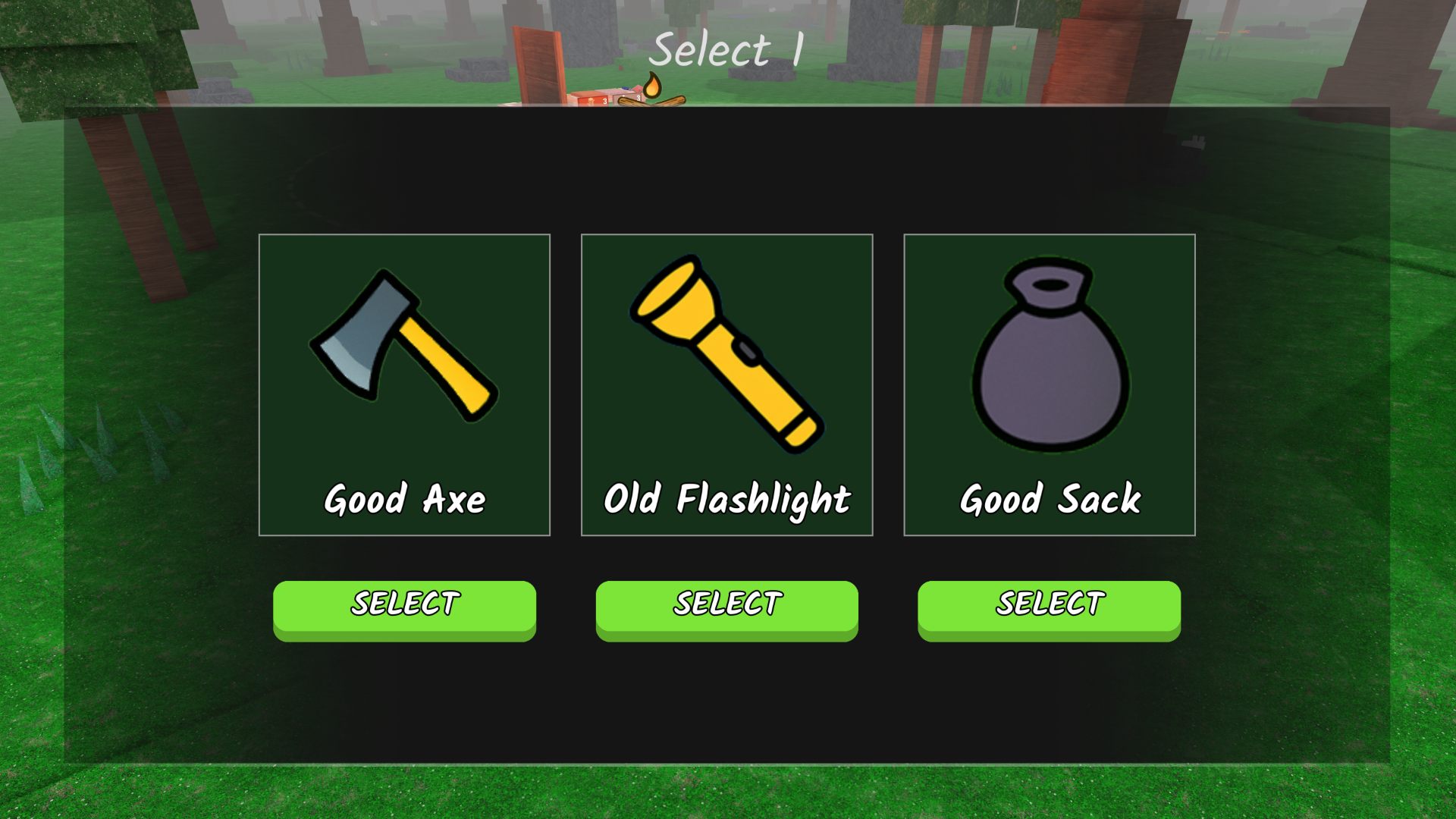
Task: Click the flashlight's power button detail
Action: click(748, 352)
